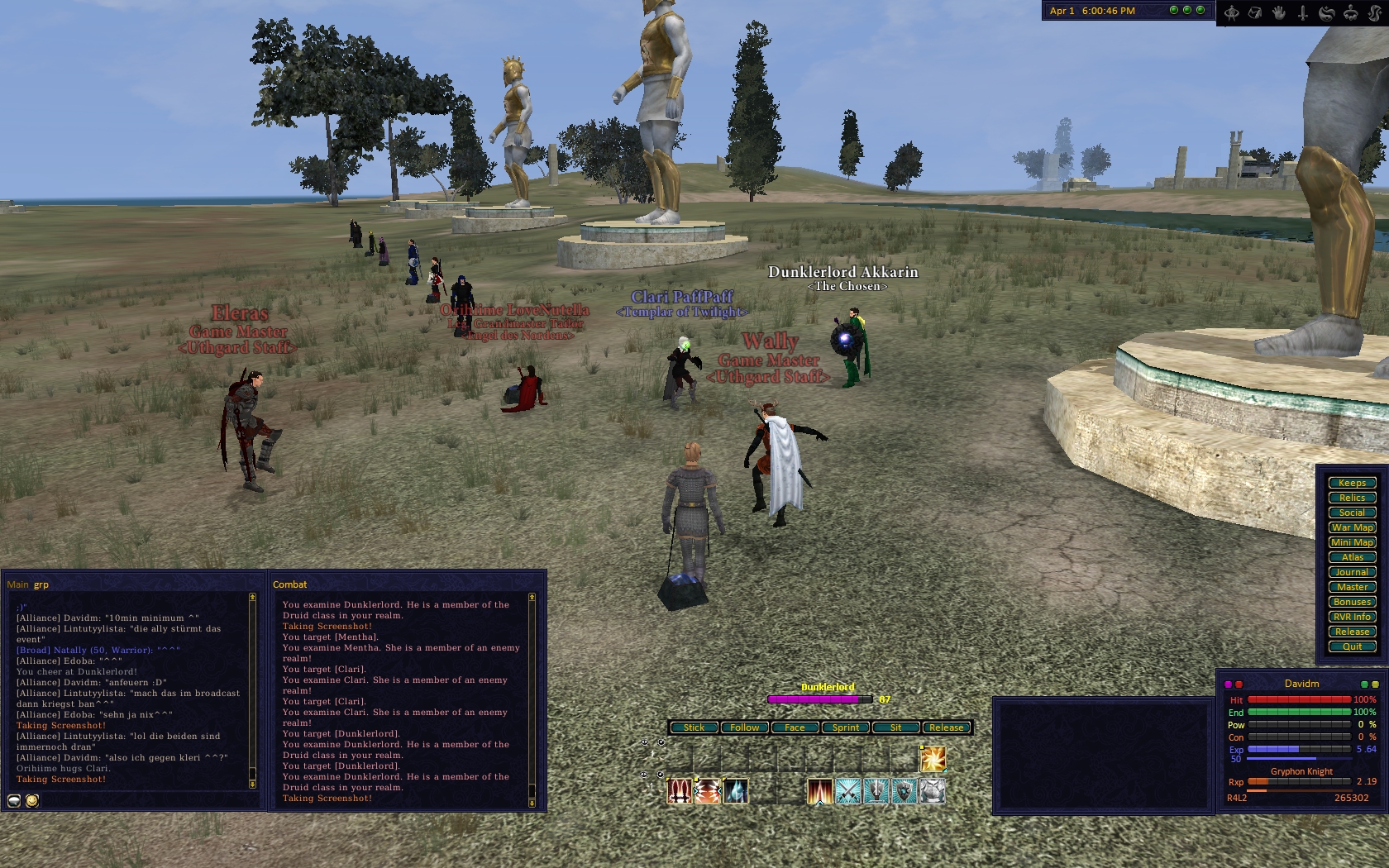Screen dimensions: 1389x868
Task: Click the open hand toolbar icon
Action: coord(1279,12)
